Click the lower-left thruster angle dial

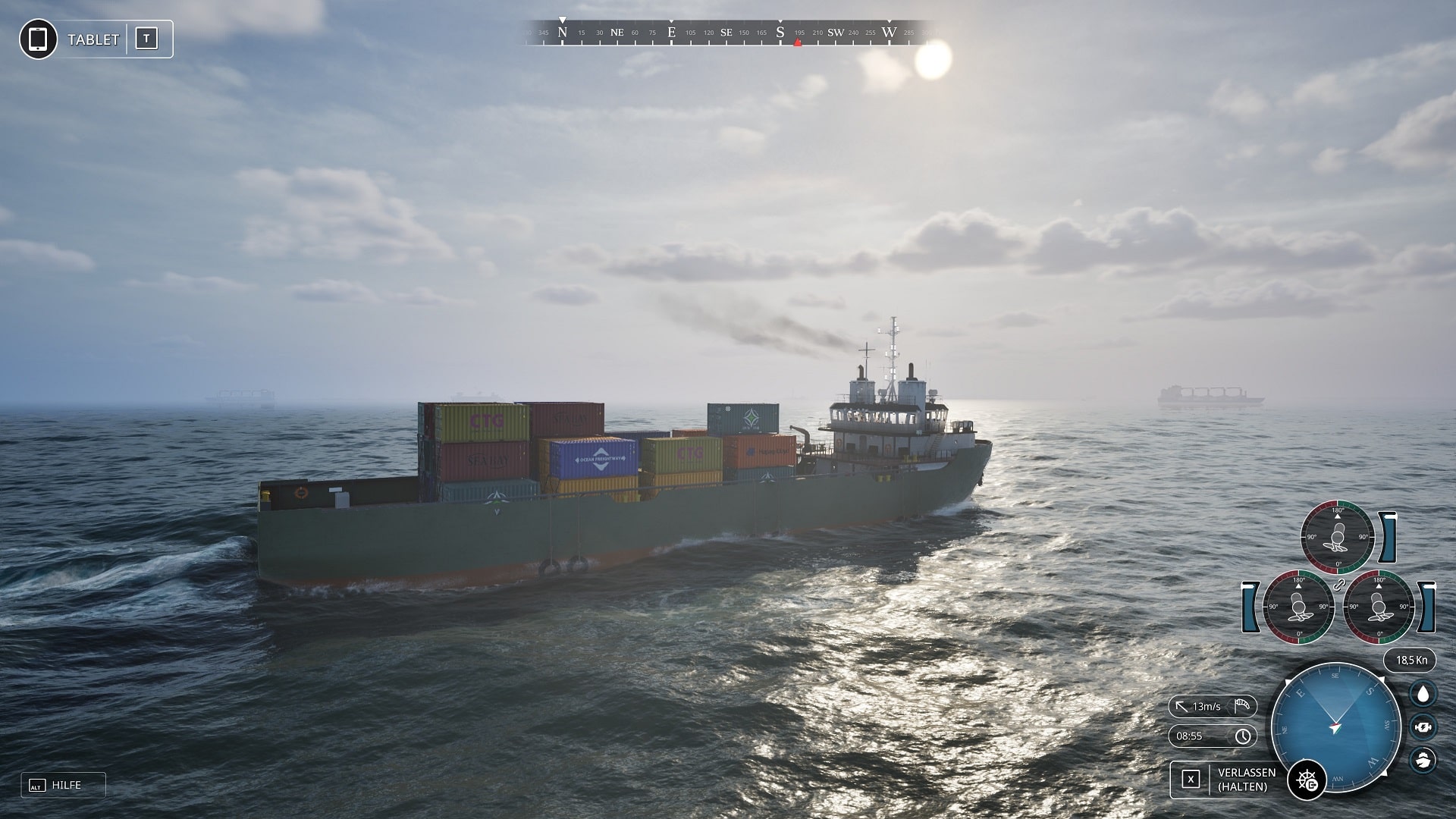(x=1298, y=607)
